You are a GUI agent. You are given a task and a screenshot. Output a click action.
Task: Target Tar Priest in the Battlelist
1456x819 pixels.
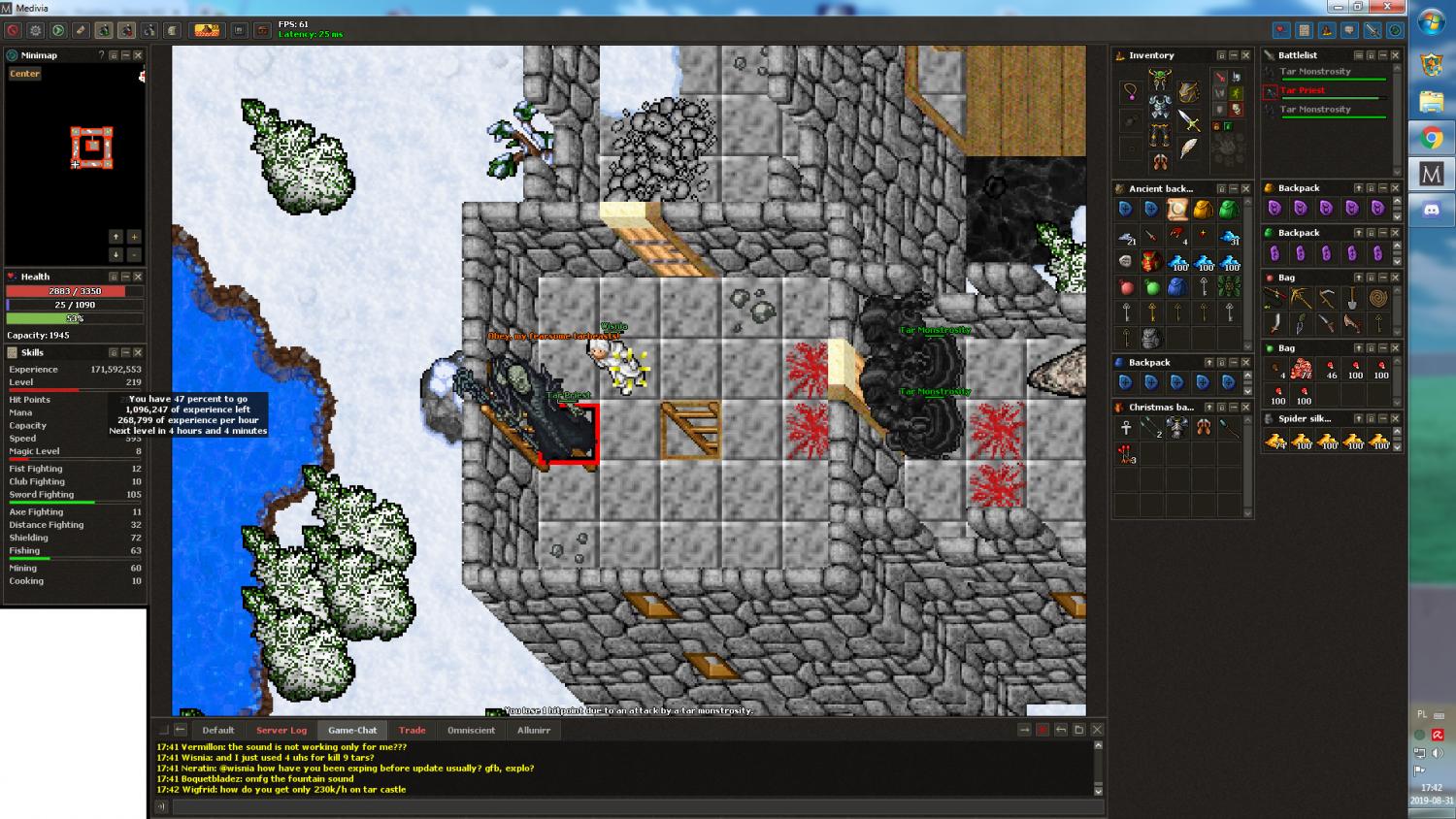1303,91
